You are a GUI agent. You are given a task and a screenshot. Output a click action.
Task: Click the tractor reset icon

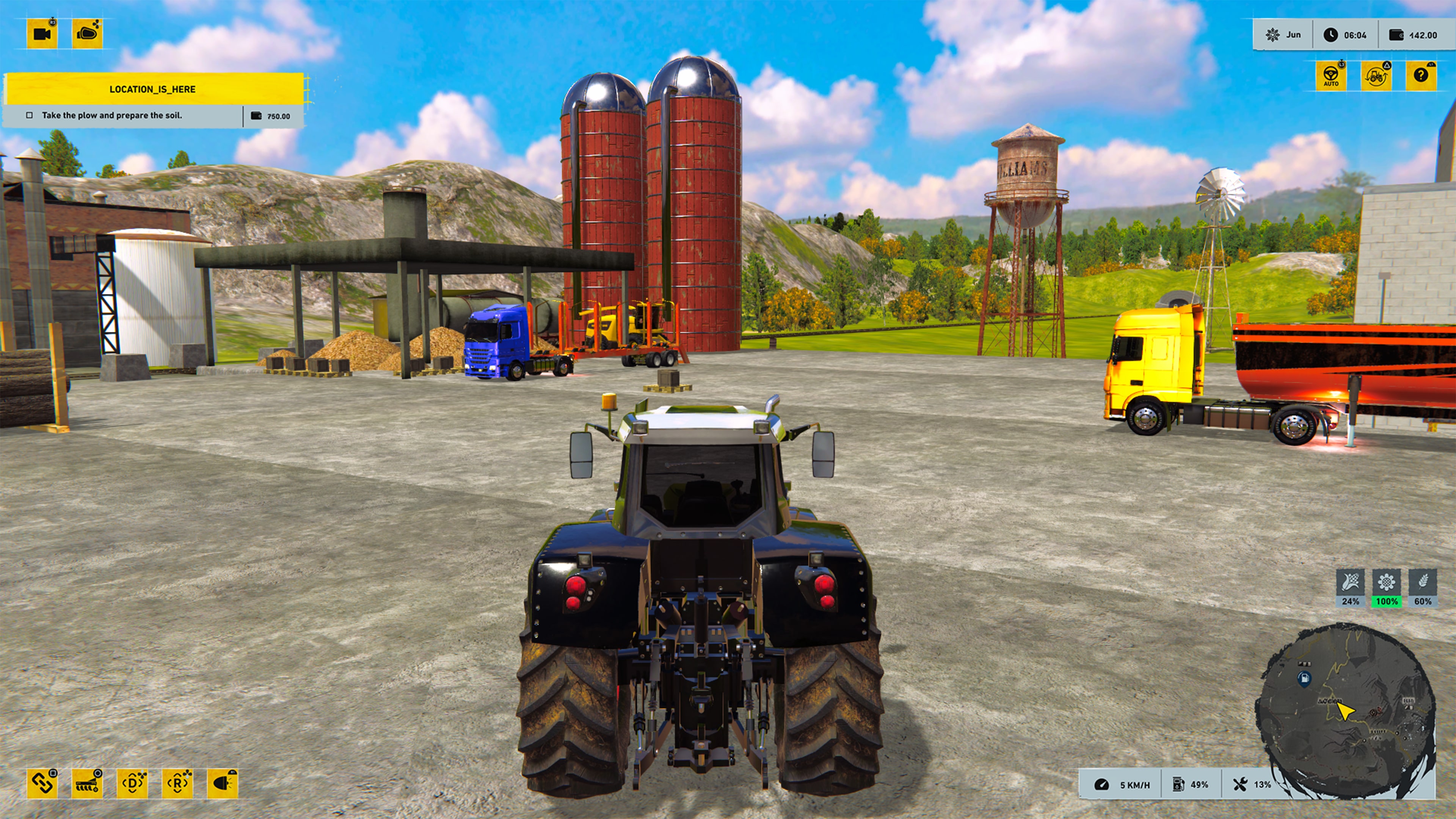pos(1378,75)
